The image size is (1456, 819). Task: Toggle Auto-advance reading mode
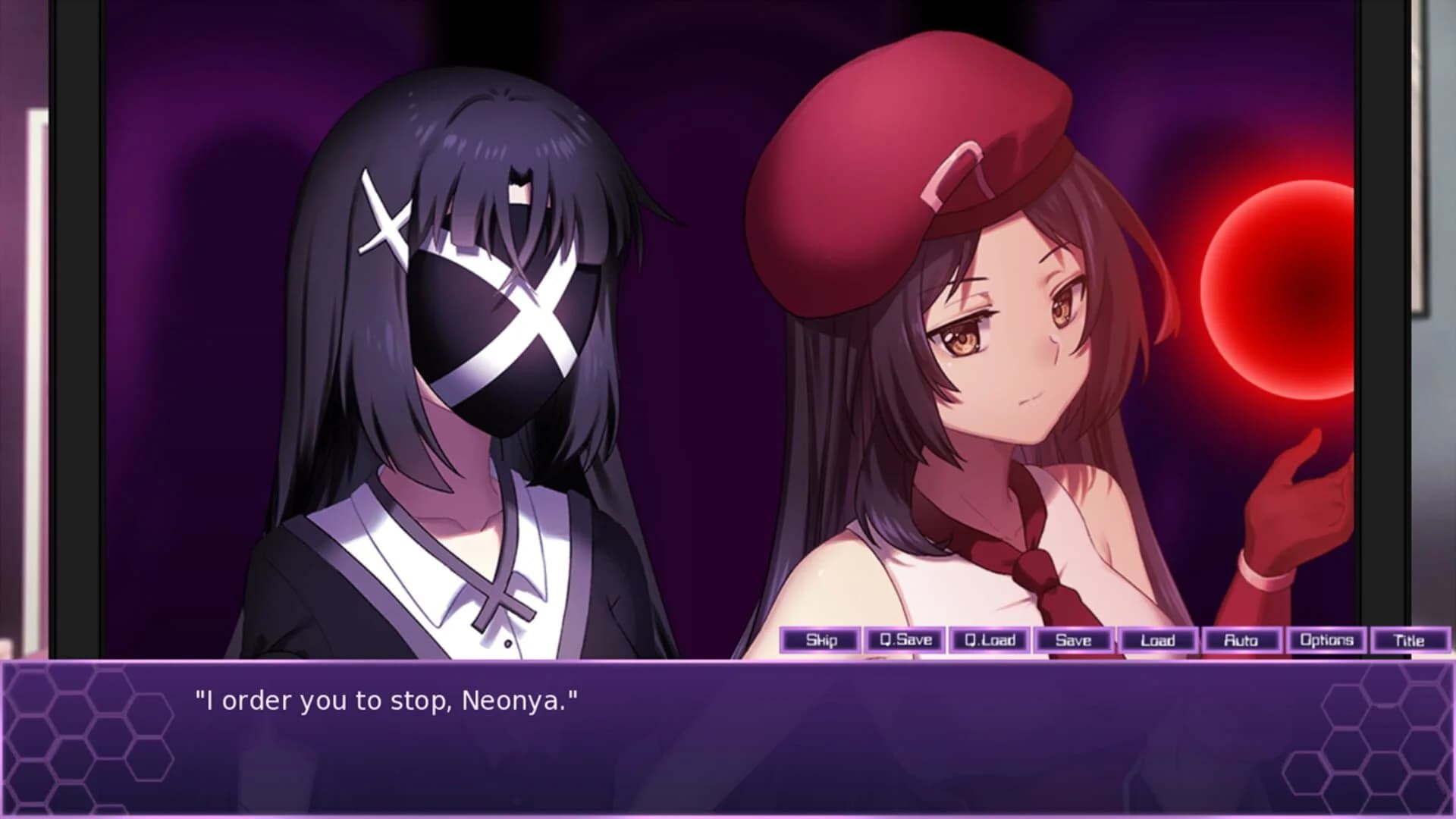point(1242,641)
